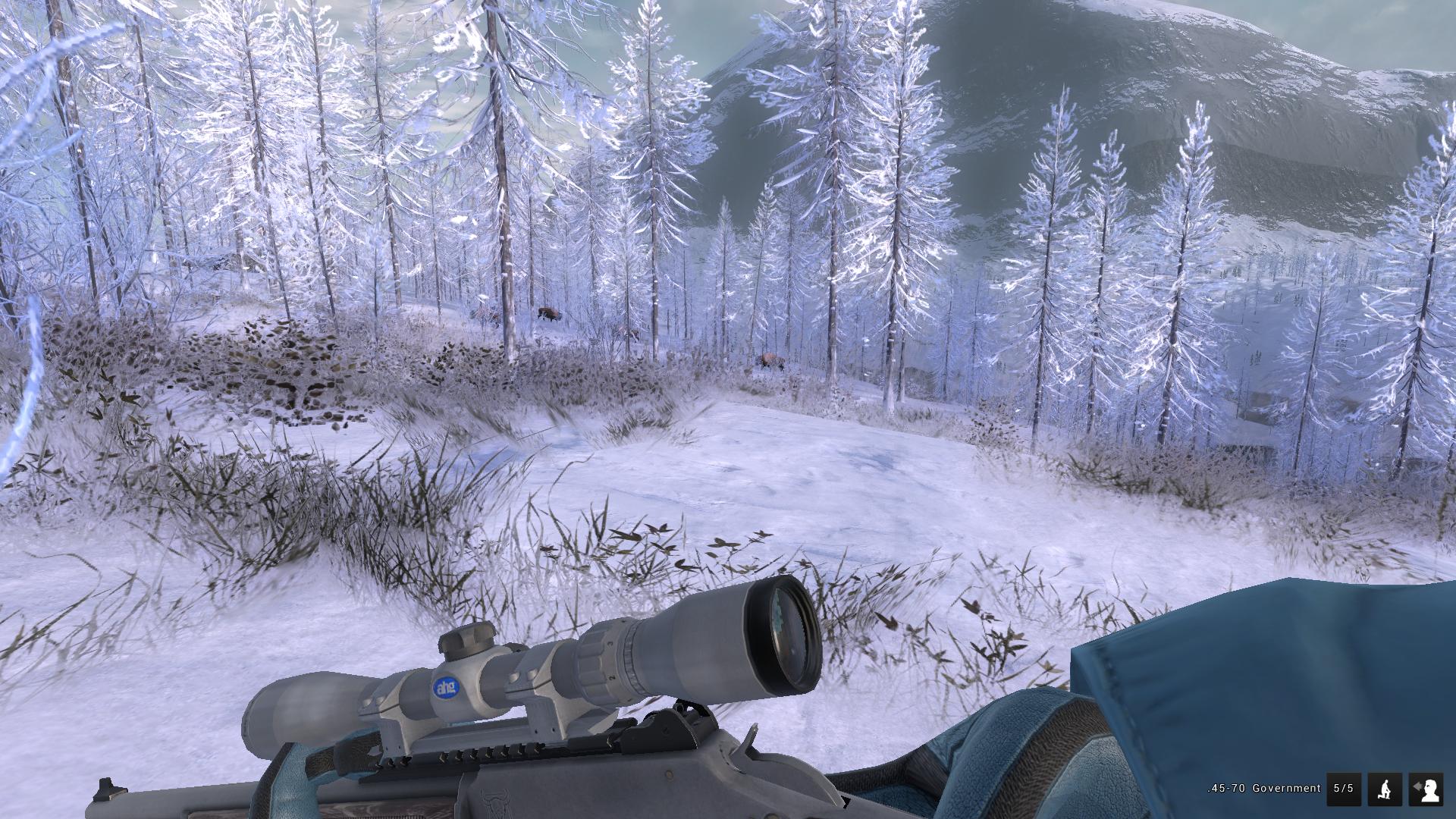Click the arrow on the shoulder-swap indicator
The width and height of the screenshot is (1456, 819).
click(1417, 786)
